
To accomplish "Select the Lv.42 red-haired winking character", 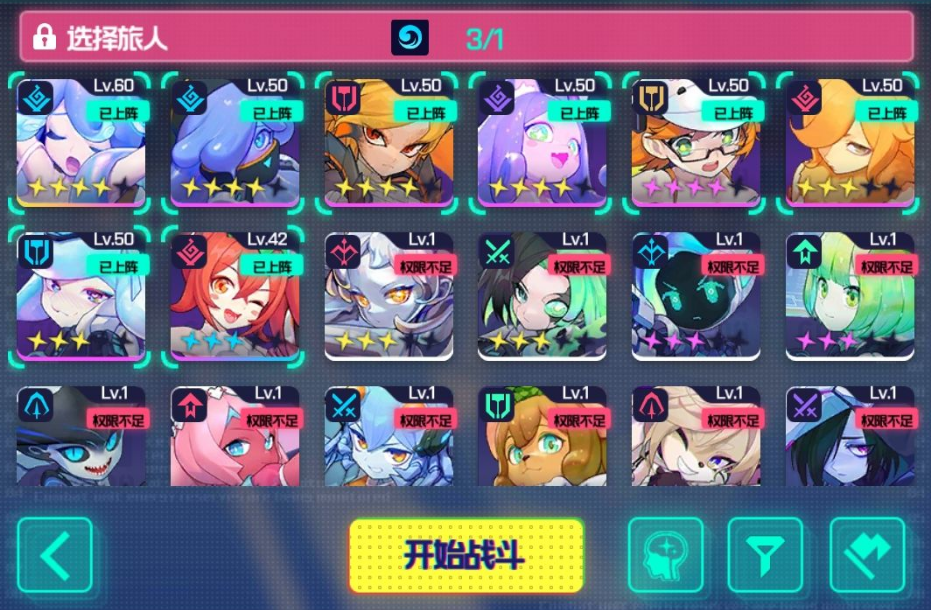I will coord(235,297).
